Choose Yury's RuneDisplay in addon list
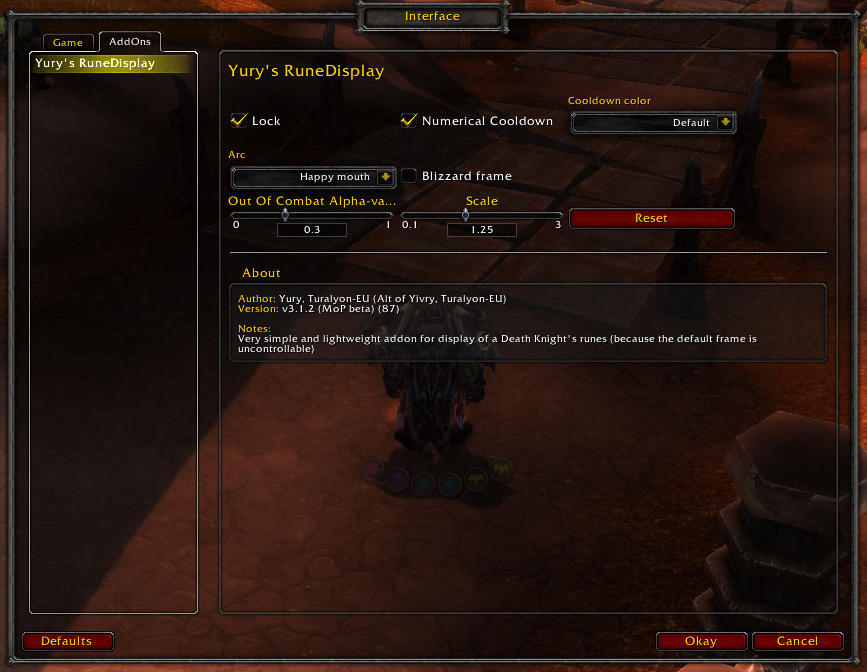This screenshot has height=672, width=867. coord(112,64)
